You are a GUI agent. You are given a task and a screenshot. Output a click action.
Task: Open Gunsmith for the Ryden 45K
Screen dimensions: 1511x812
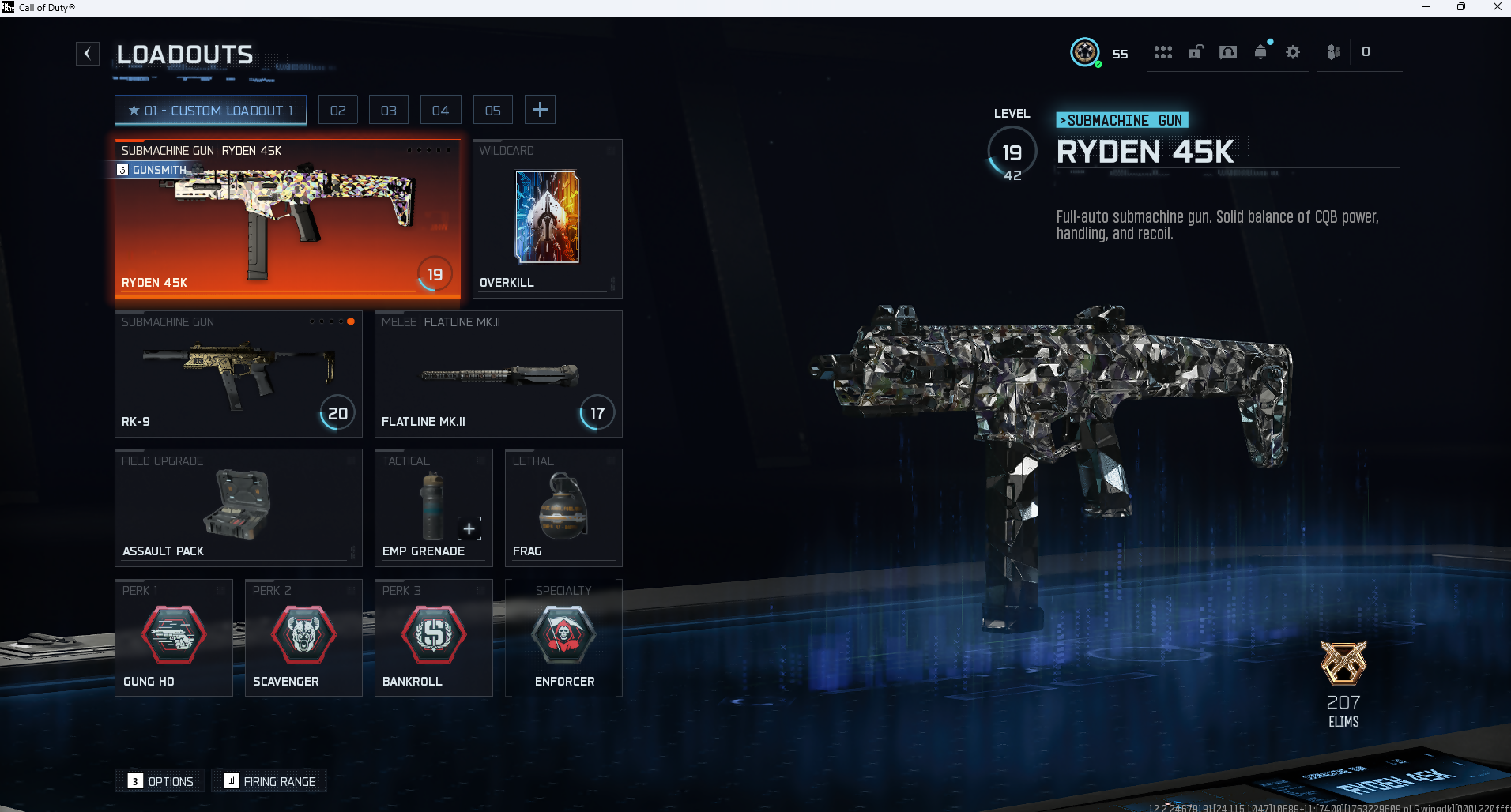[x=153, y=170]
